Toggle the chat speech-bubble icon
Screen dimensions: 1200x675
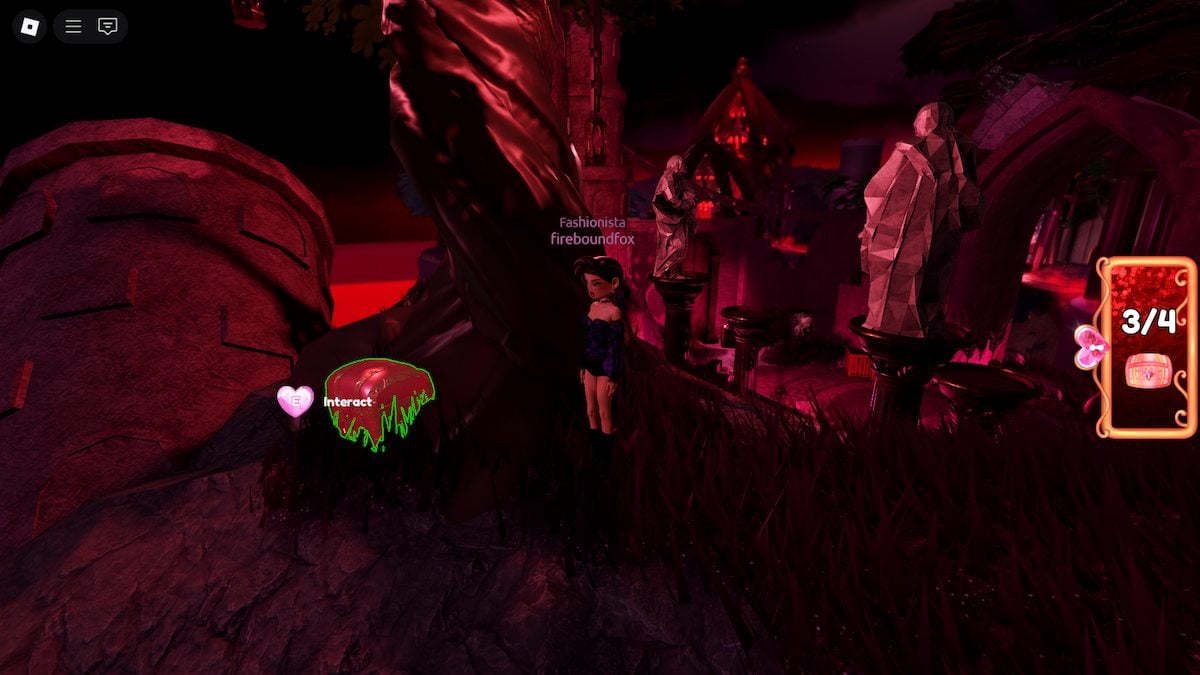point(108,27)
